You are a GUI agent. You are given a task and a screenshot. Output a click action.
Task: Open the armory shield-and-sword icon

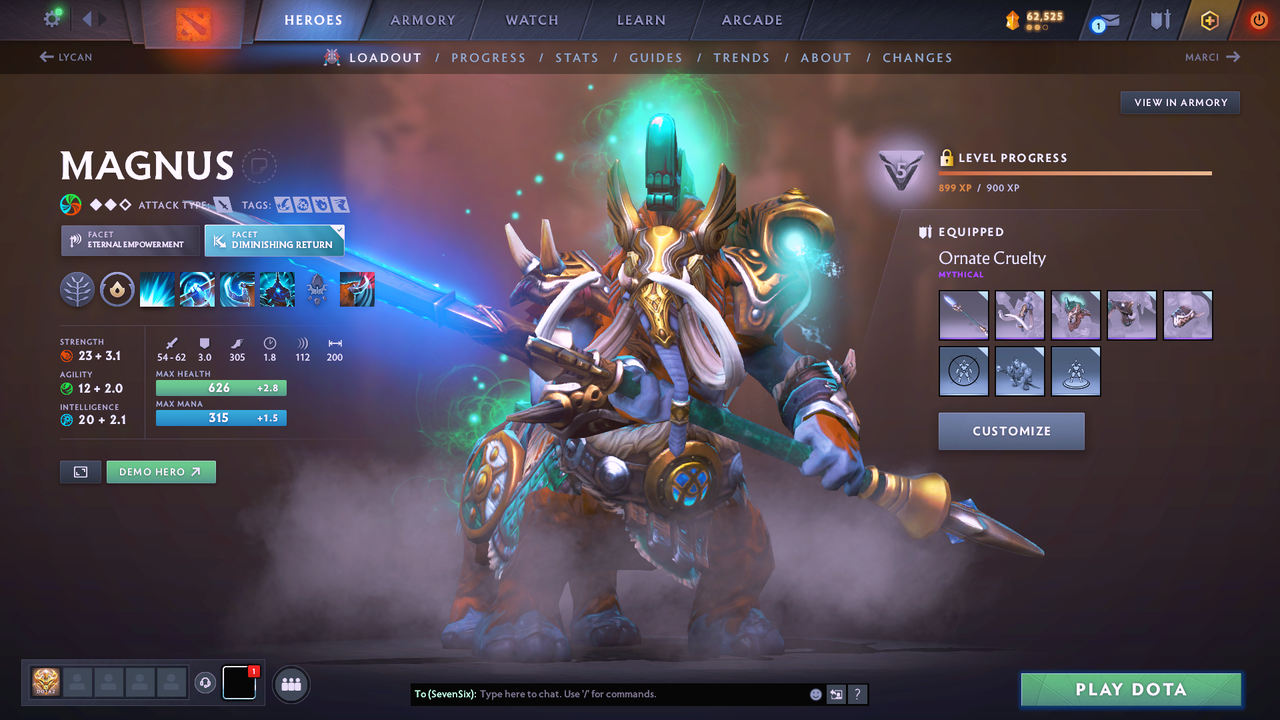(x=1160, y=19)
